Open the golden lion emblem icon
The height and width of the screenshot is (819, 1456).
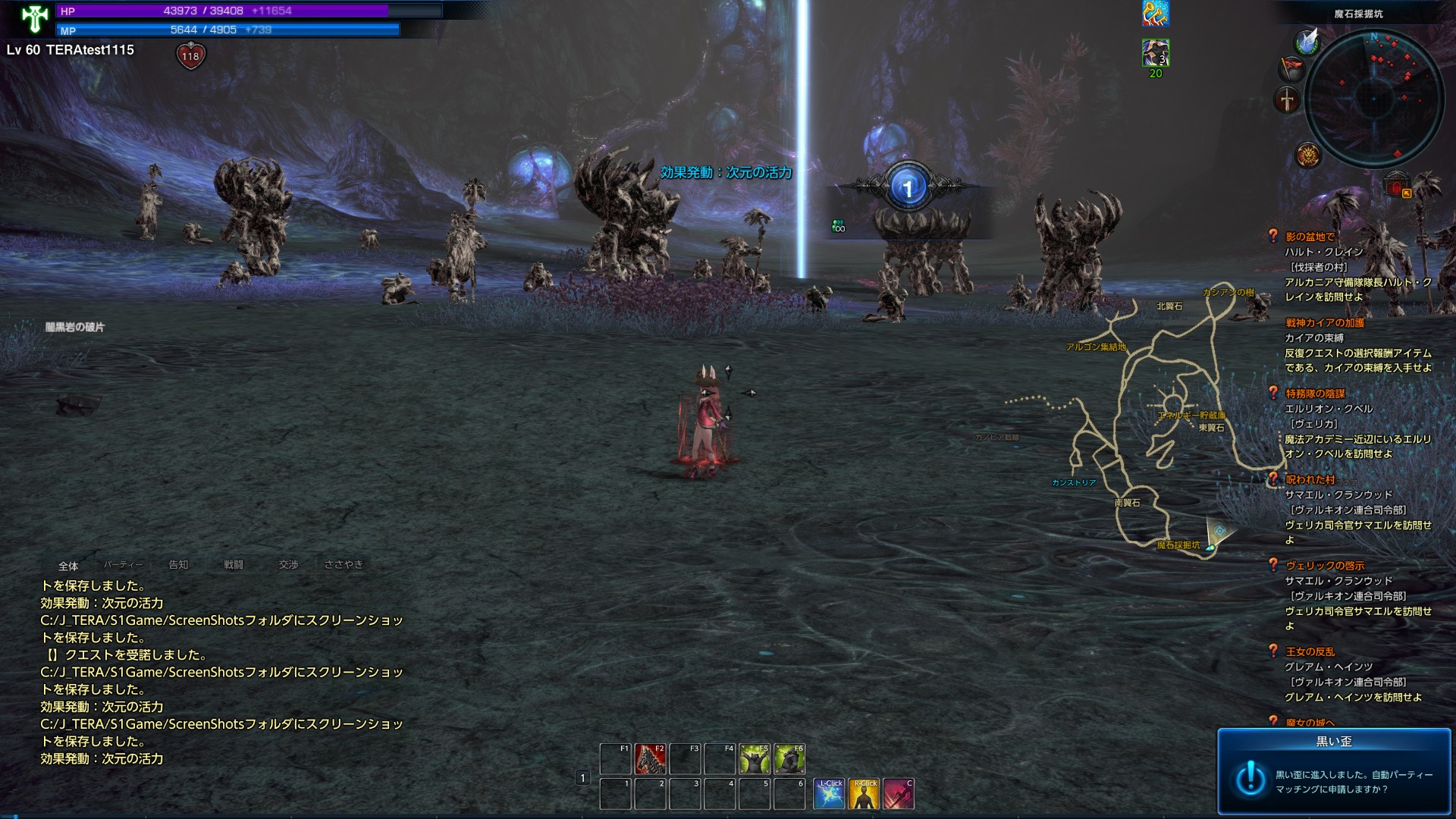pos(1308,155)
